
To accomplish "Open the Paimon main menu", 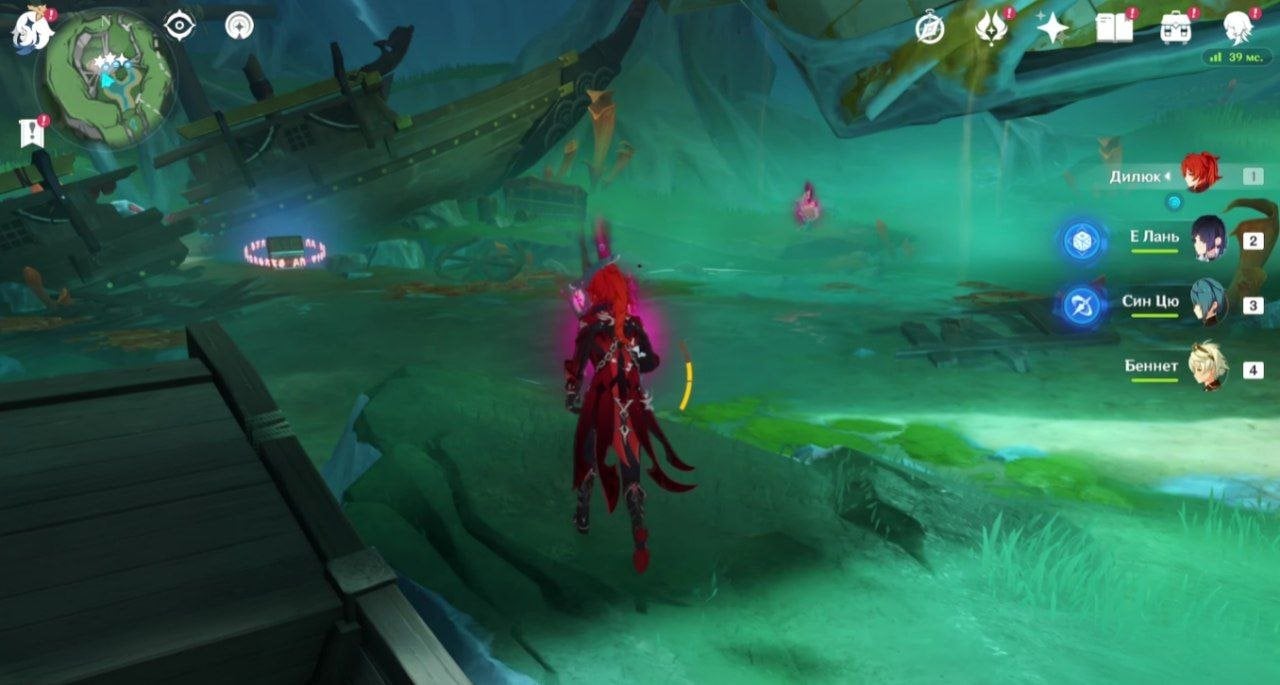I will coord(32,28).
